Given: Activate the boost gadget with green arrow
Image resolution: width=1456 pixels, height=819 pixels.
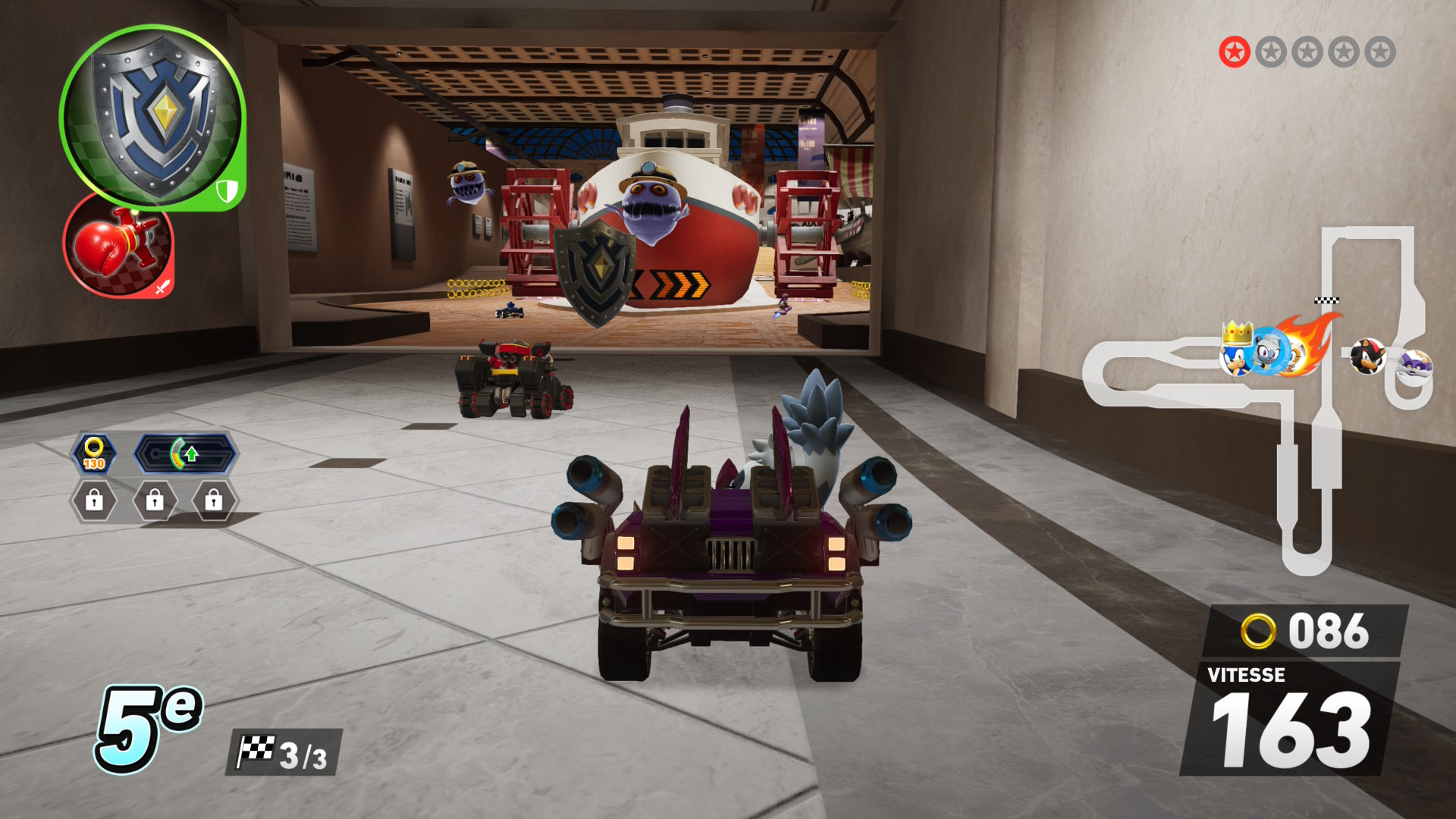Looking at the screenshot, I should coord(186,454).
